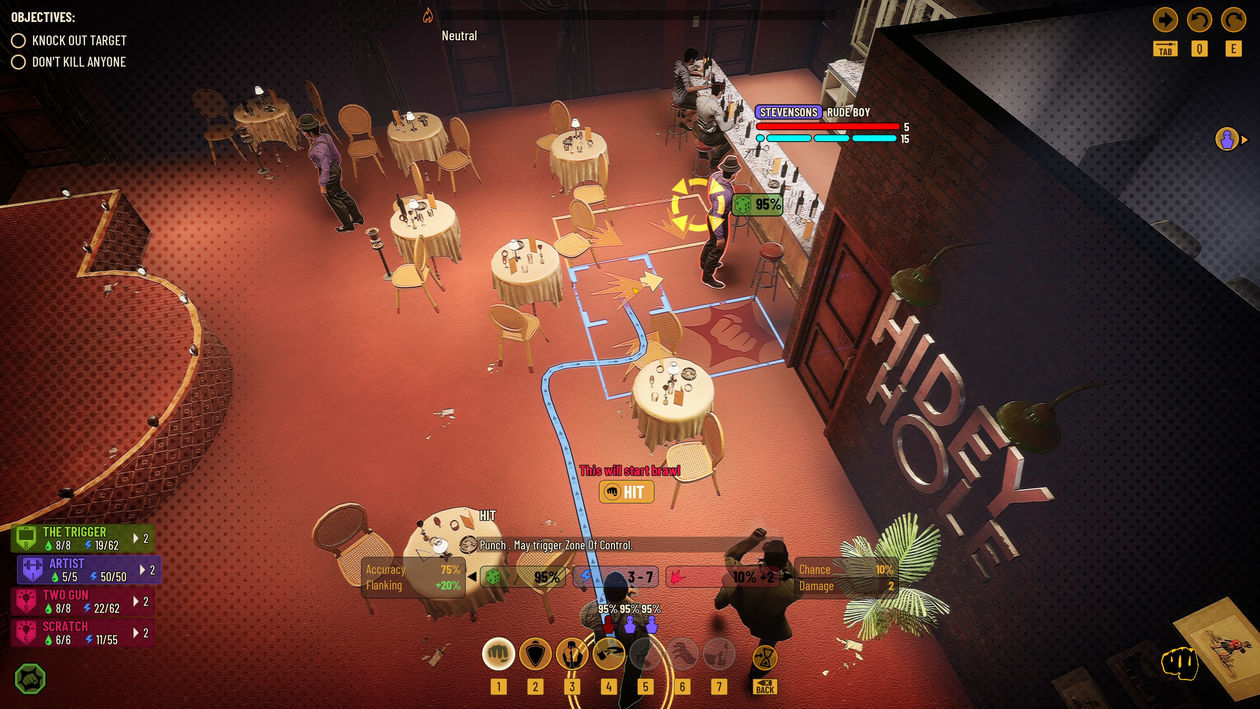This screenshot has width=1260, height=709.
Task: Rotate camera clockwise
Action: point(1233,20)
